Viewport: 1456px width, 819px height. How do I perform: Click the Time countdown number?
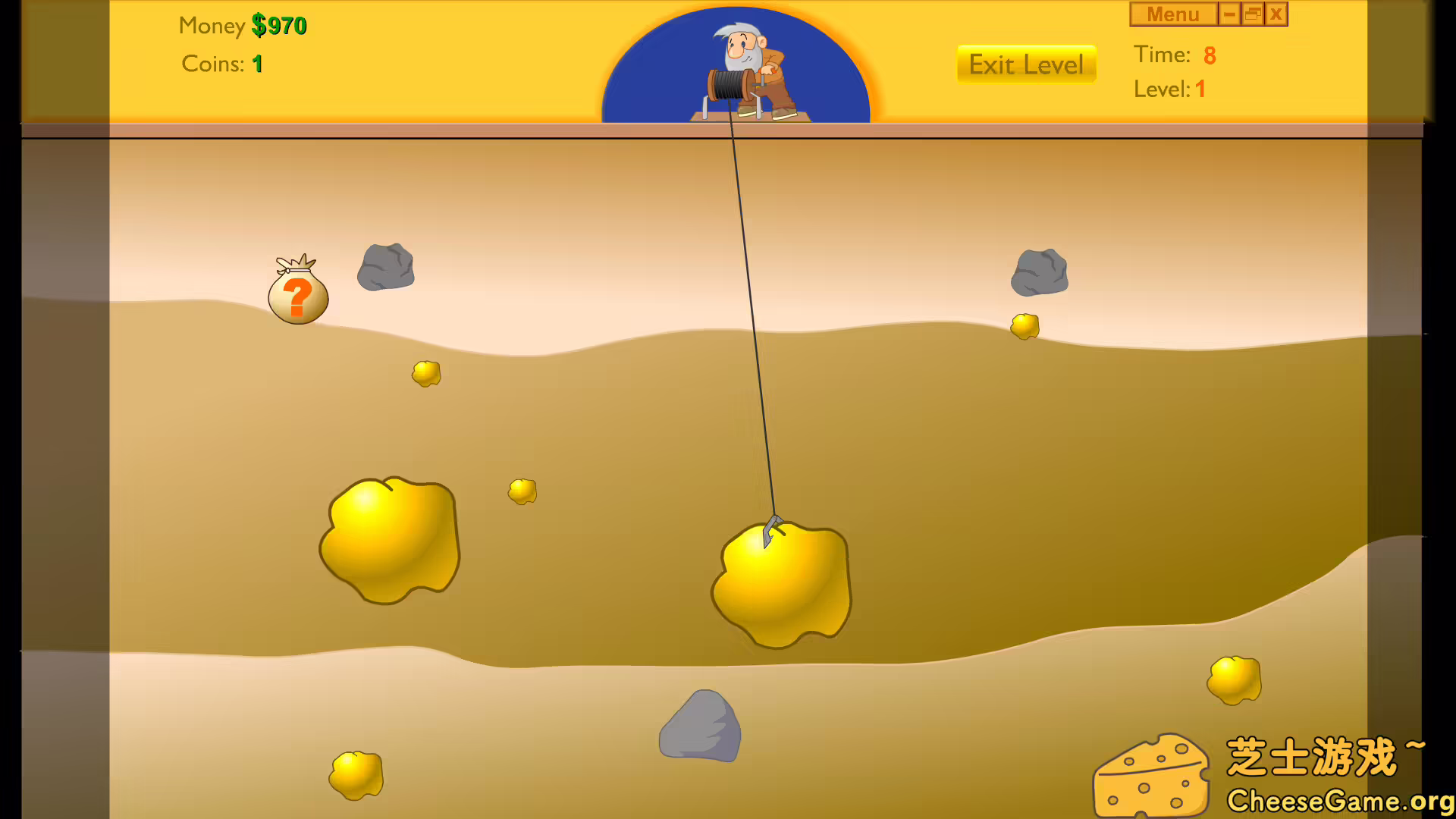[1210, 55]
